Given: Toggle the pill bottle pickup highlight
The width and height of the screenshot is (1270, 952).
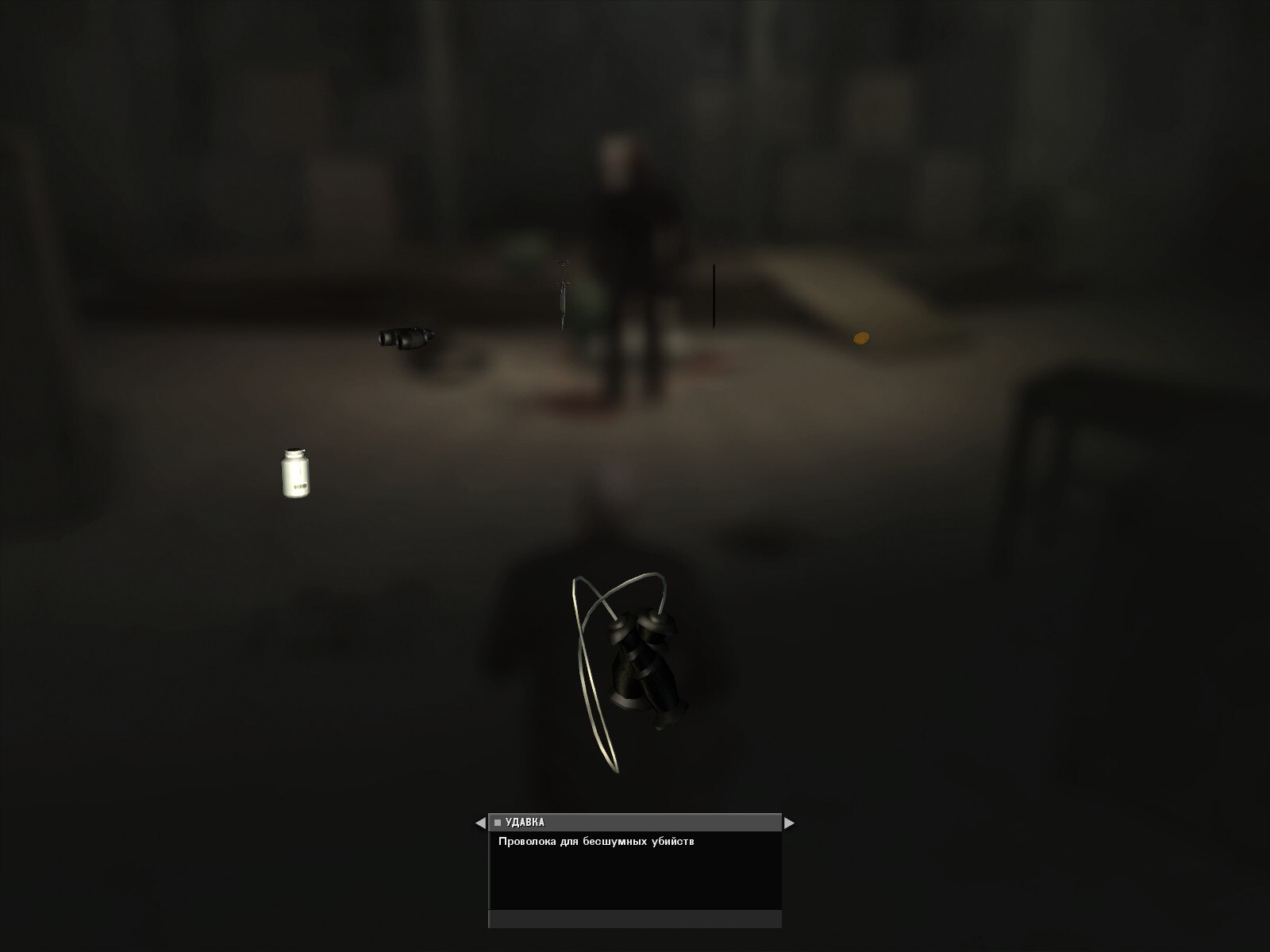Looking at the screenshot, I should pos(296,472).
